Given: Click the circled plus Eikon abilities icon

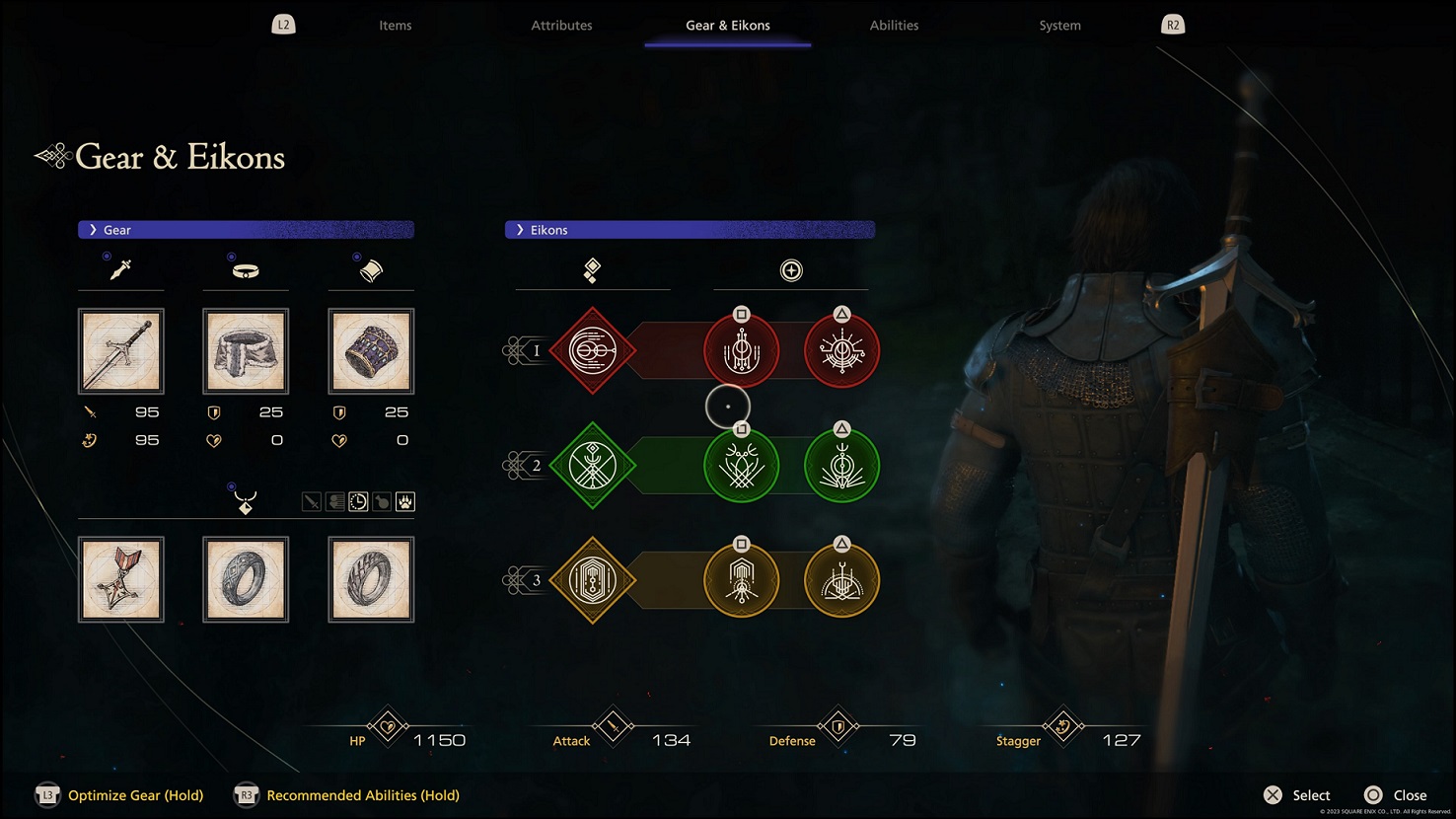Looking at the screenshot, I should (790, 269).
